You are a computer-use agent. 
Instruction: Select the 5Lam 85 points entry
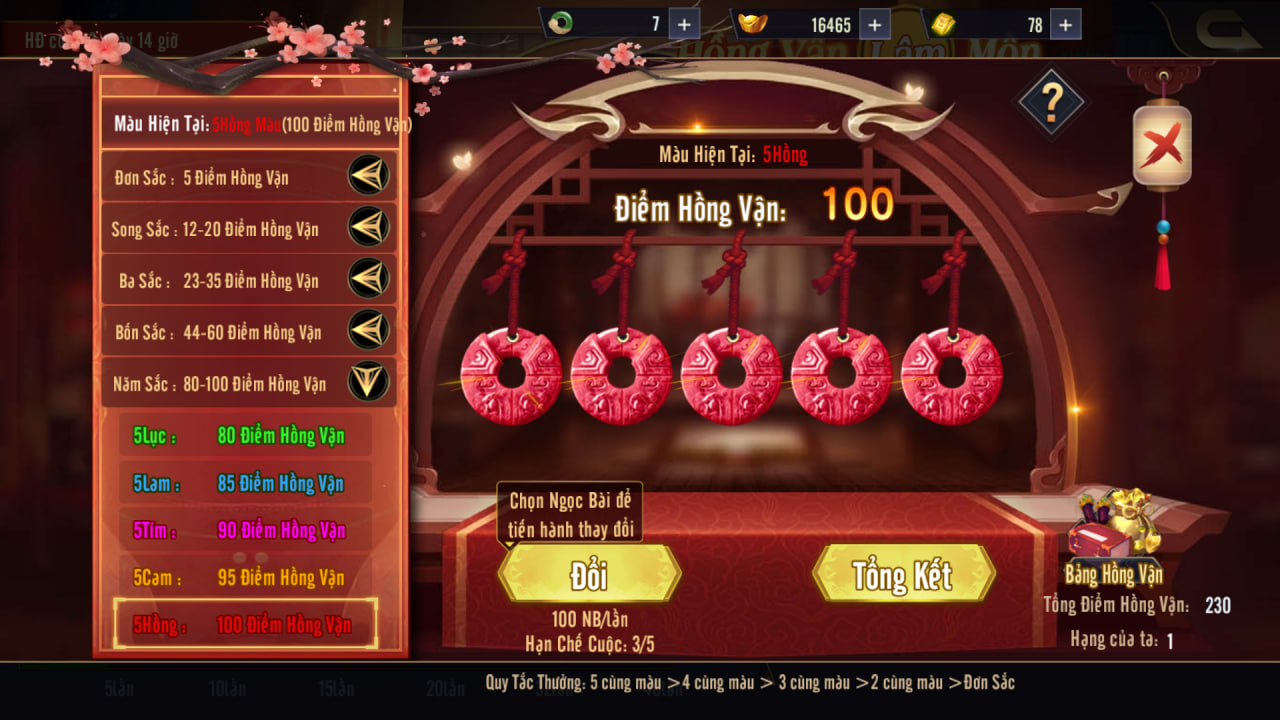pyautogui.click(x=245, y=484)
